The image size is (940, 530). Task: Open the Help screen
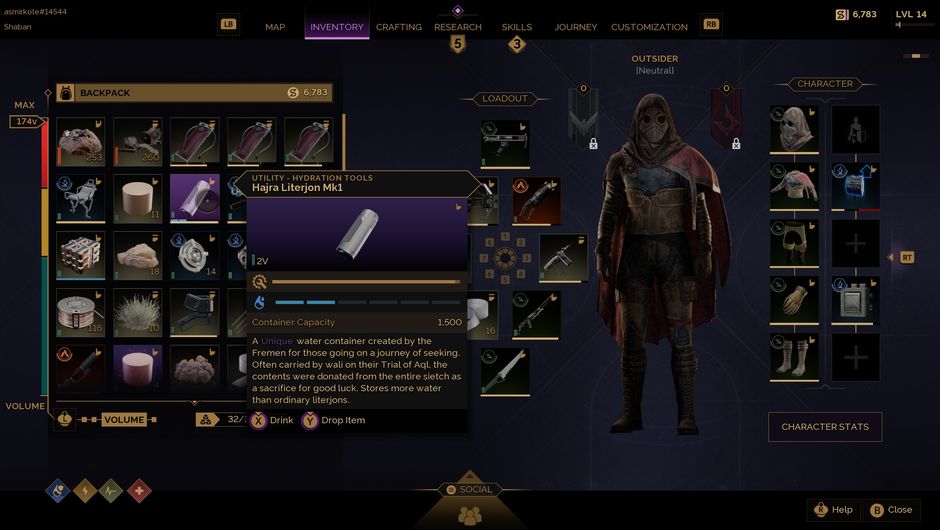pyautogui.click(x=833, y=509)
